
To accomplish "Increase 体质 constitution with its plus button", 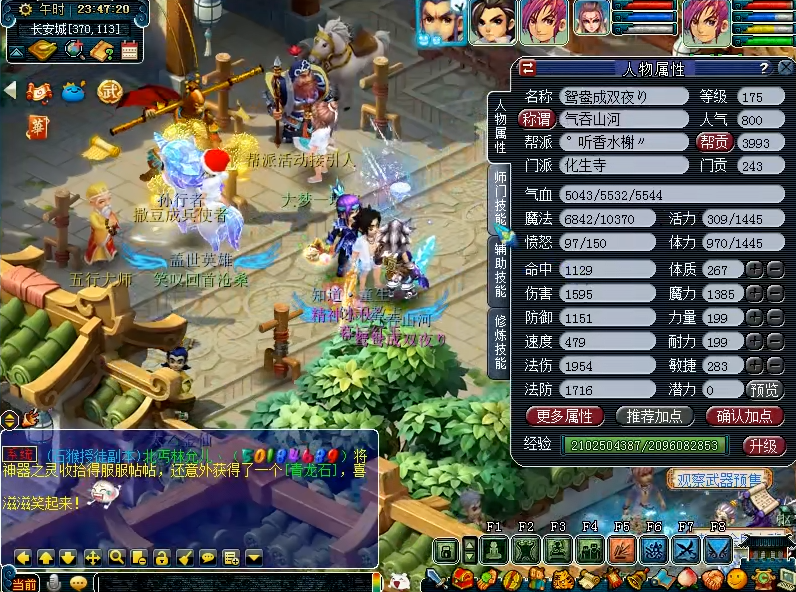I will 754,269.
